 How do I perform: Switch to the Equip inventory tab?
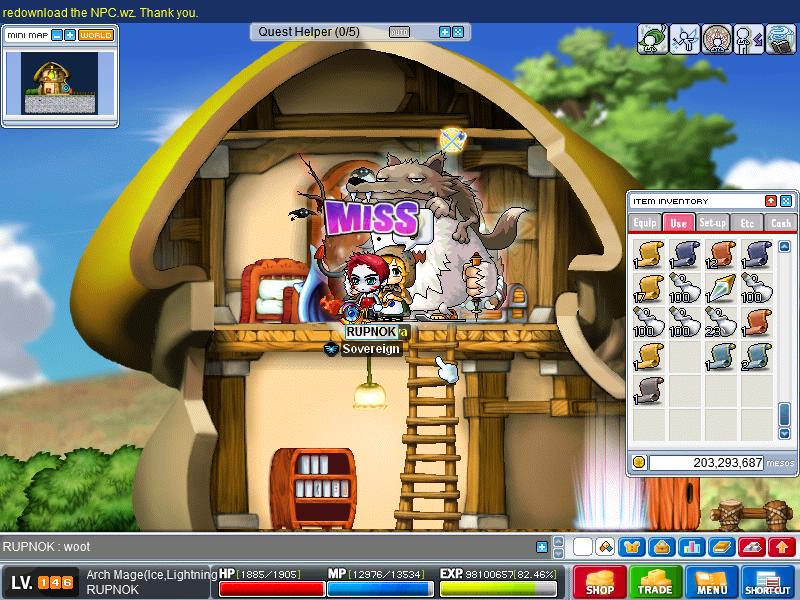tap(645, 223)
